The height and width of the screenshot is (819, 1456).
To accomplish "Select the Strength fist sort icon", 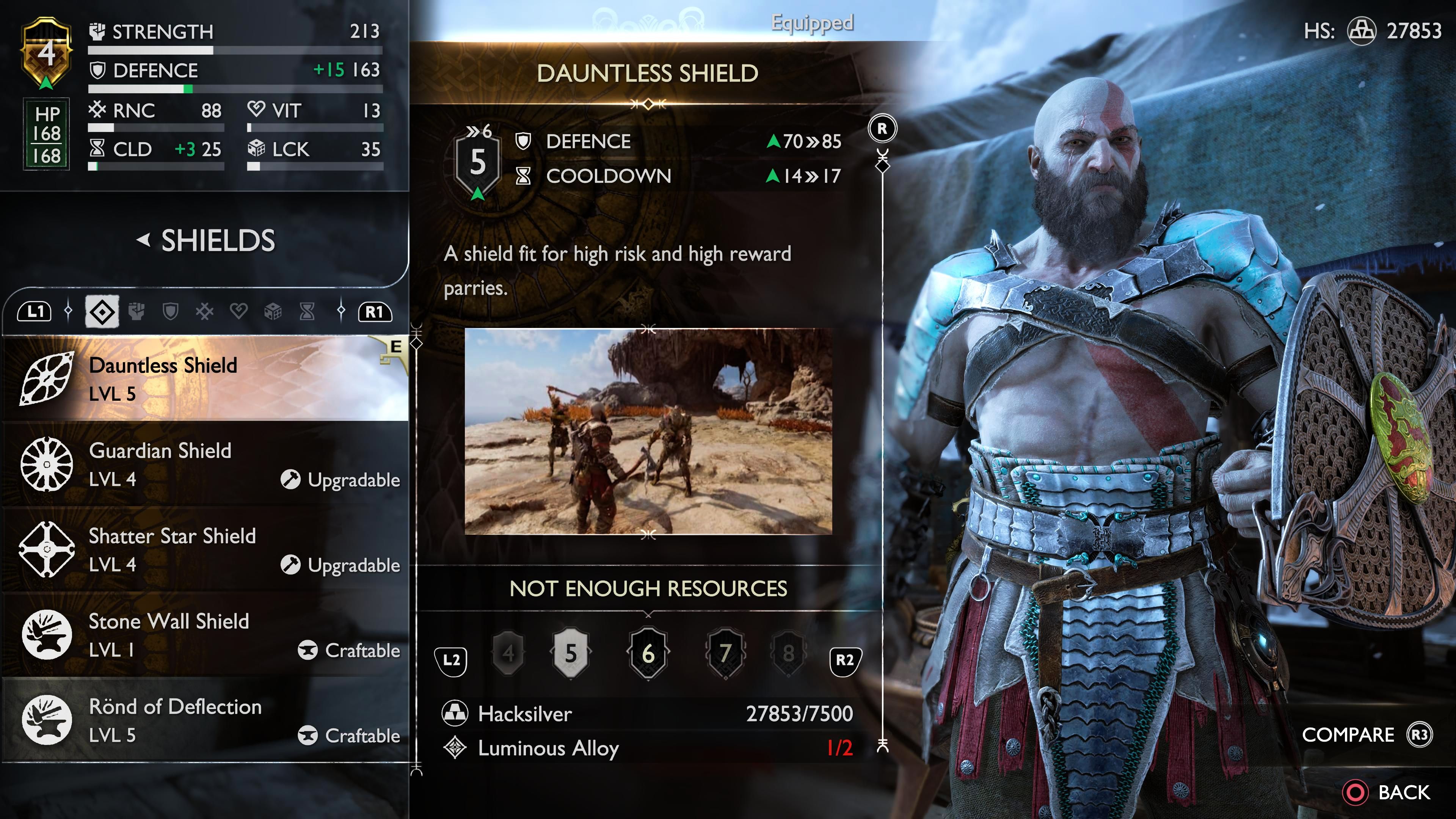I will (x=136, y=311).
